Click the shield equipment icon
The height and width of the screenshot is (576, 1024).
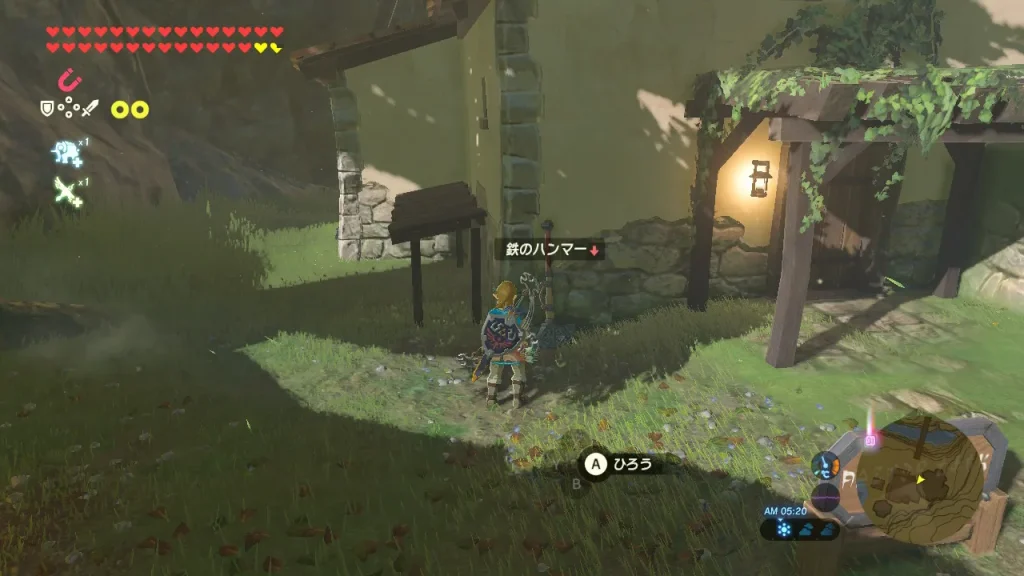47,108
